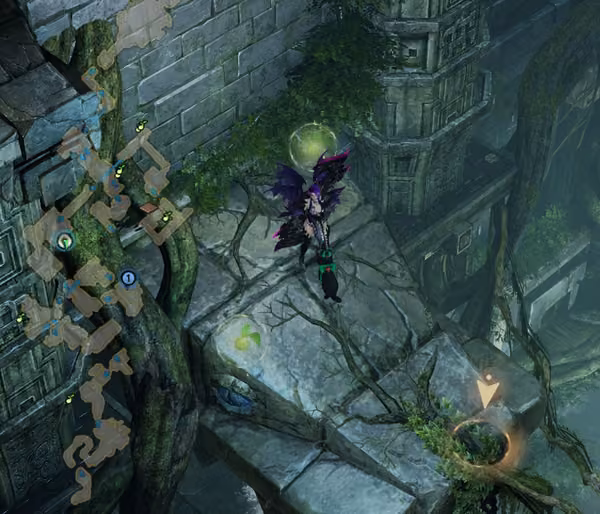Click the green circle marker on the overlay map
600x514 pixels.
(x=65, y=240)
